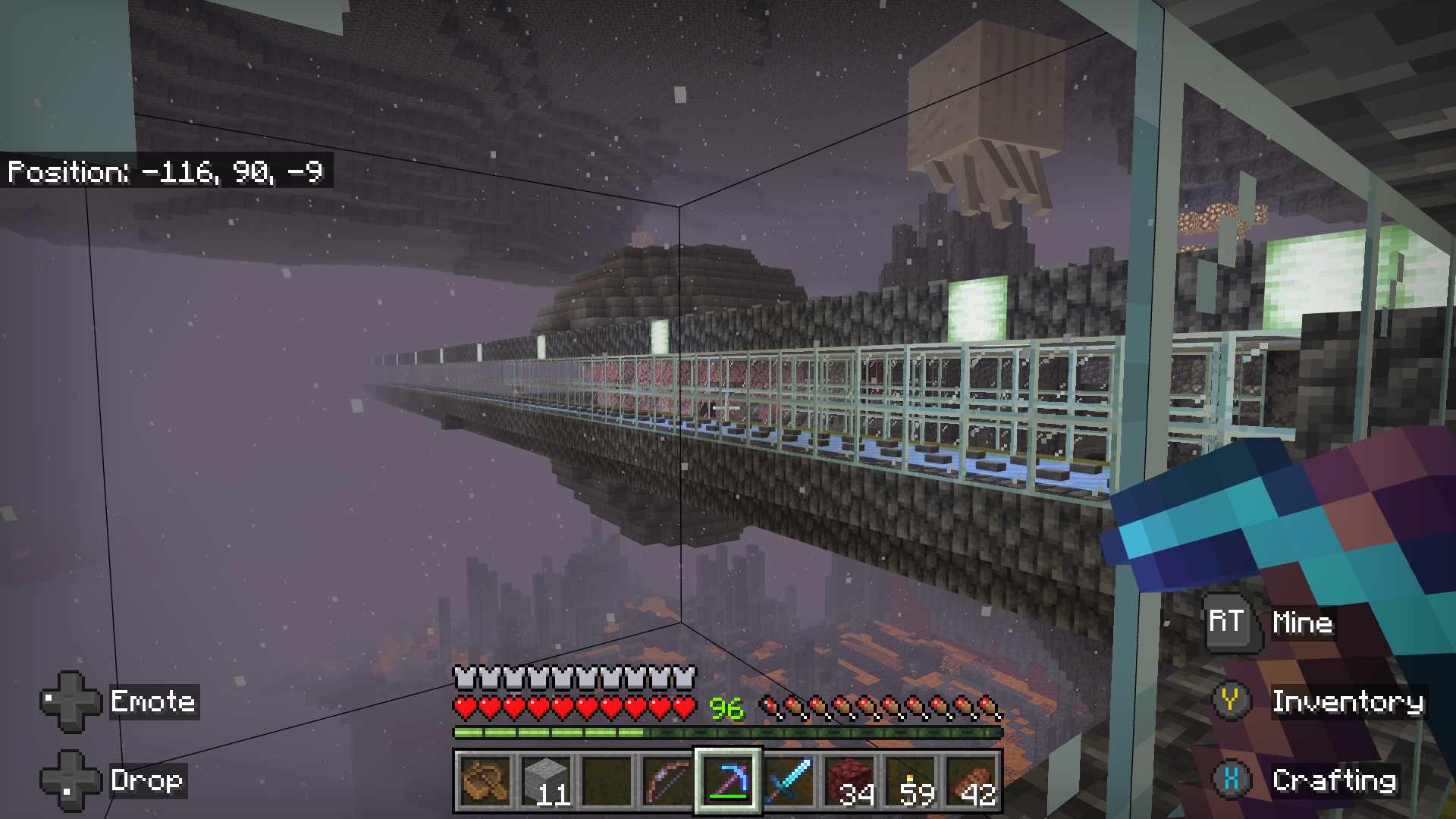Click the D-pad icon next to Drop
The image size is (1456, 819).
click(72, 780)
